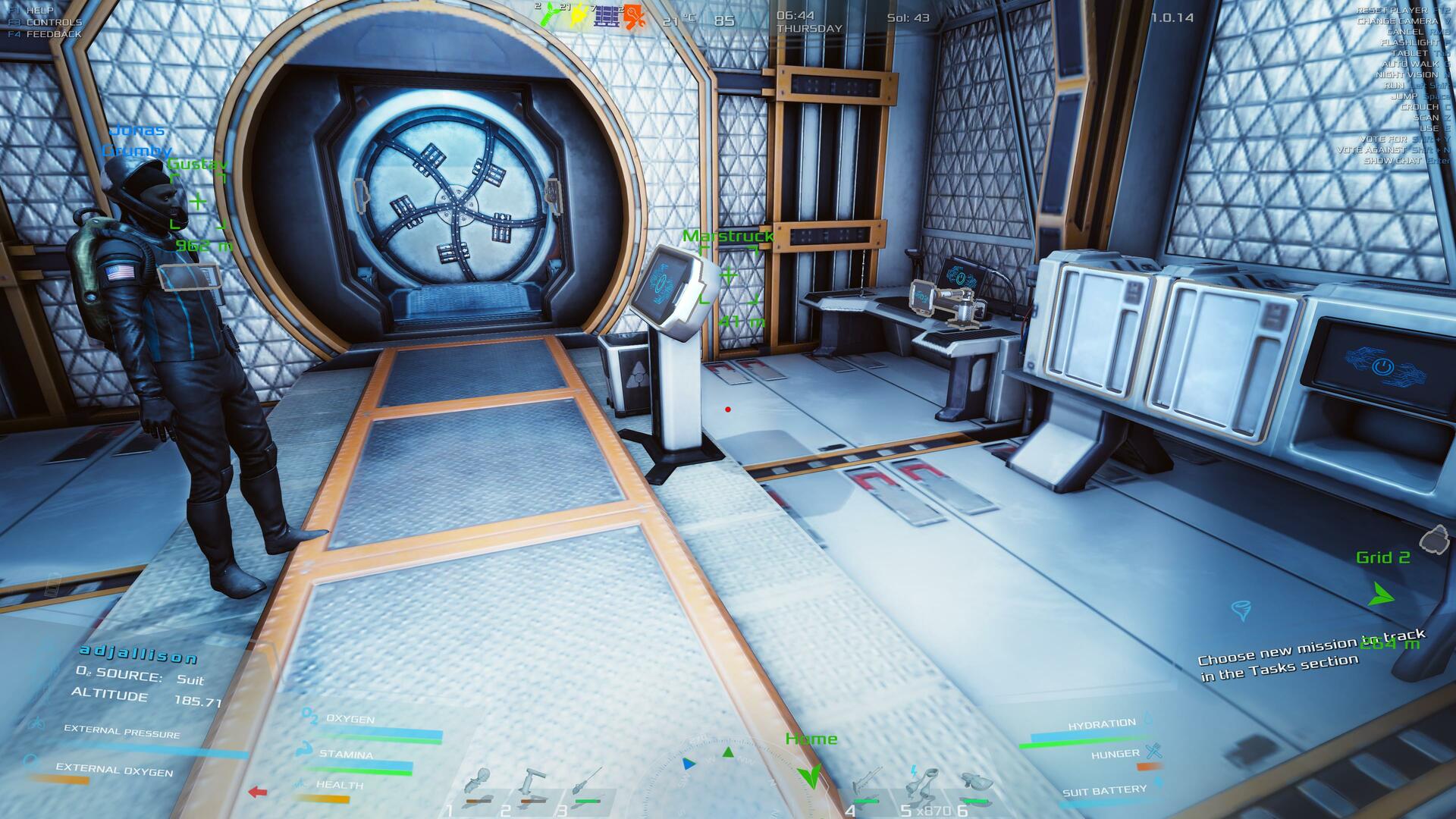Click the green Home waypoint marker
Viewport: 1456px width, 819px height.
point(810,775)
